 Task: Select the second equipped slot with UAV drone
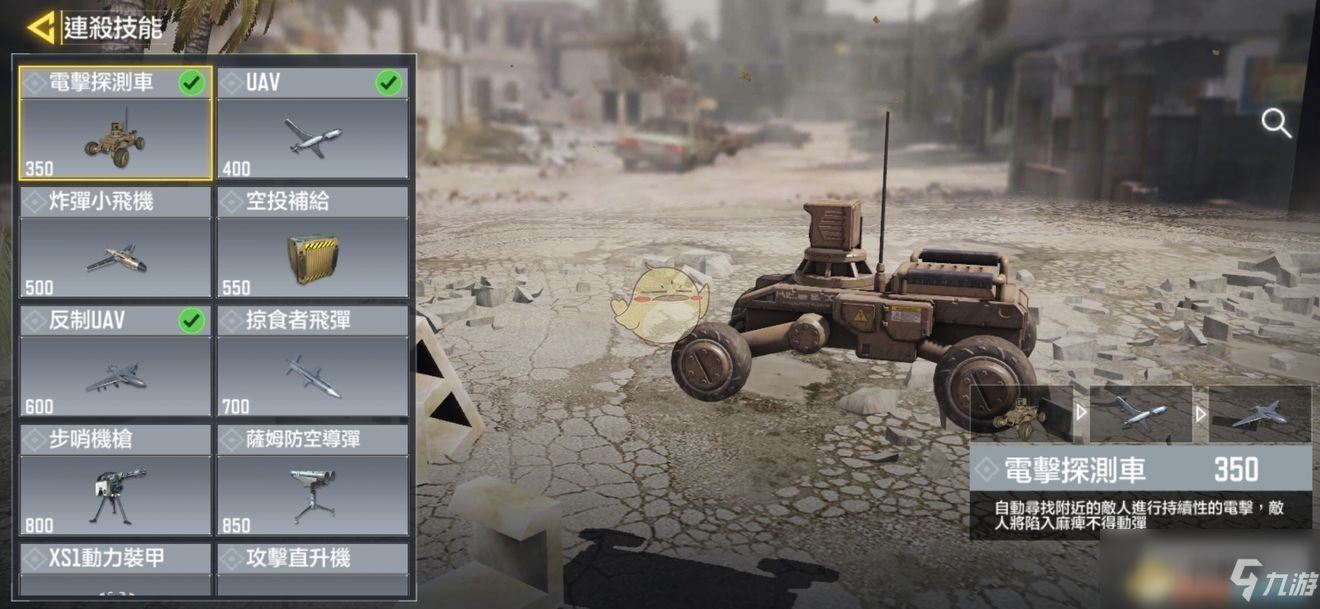1140,414
